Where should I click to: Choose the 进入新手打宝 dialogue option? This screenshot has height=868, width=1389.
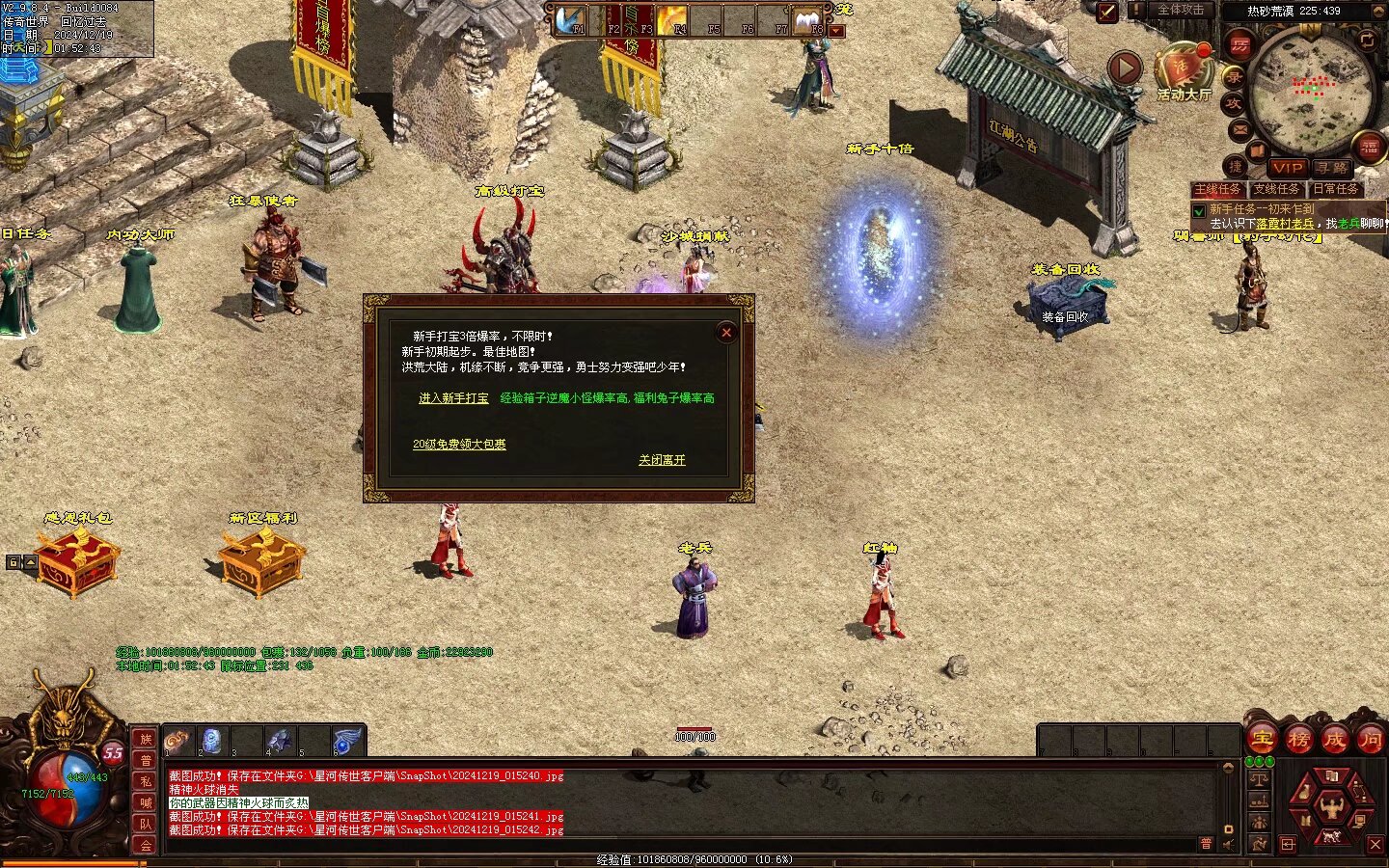(453, 398)
